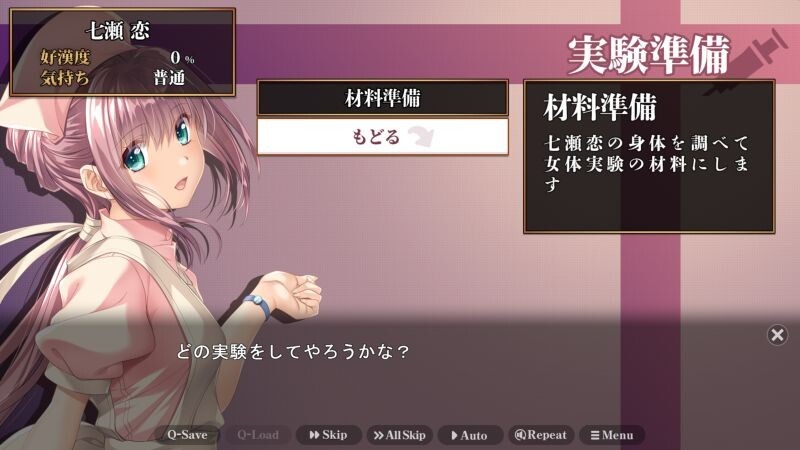Replay voice with the Repeat button

(x=540, y=435)
